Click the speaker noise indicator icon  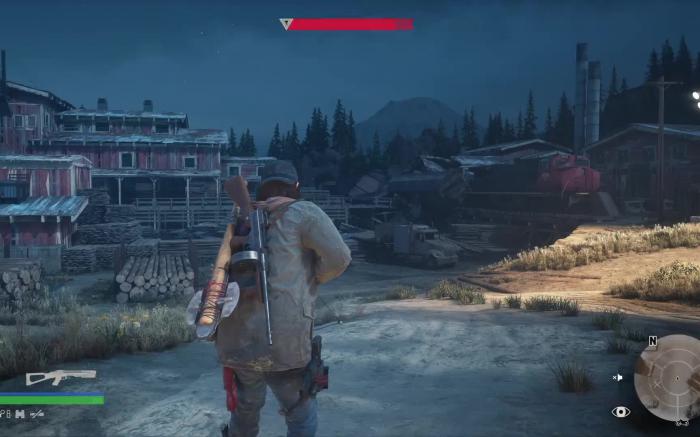point(619,378)
